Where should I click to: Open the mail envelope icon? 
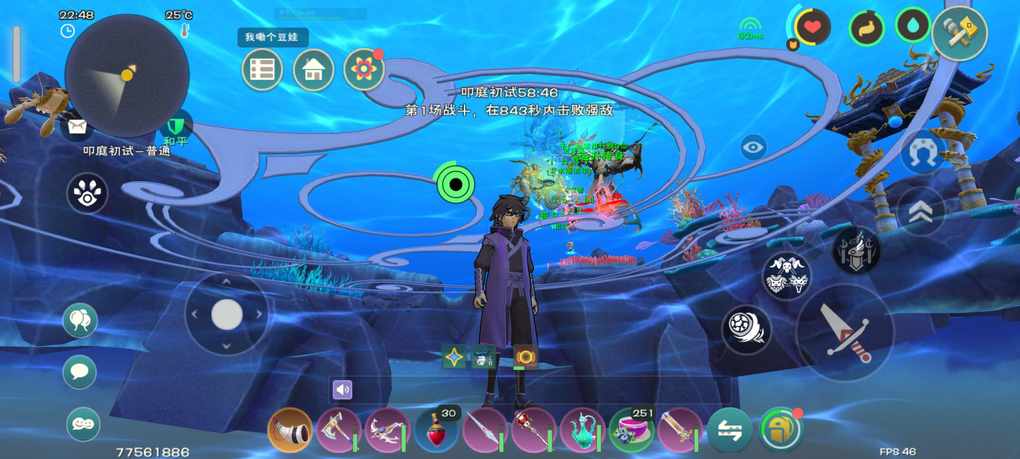tap(77, 127)
